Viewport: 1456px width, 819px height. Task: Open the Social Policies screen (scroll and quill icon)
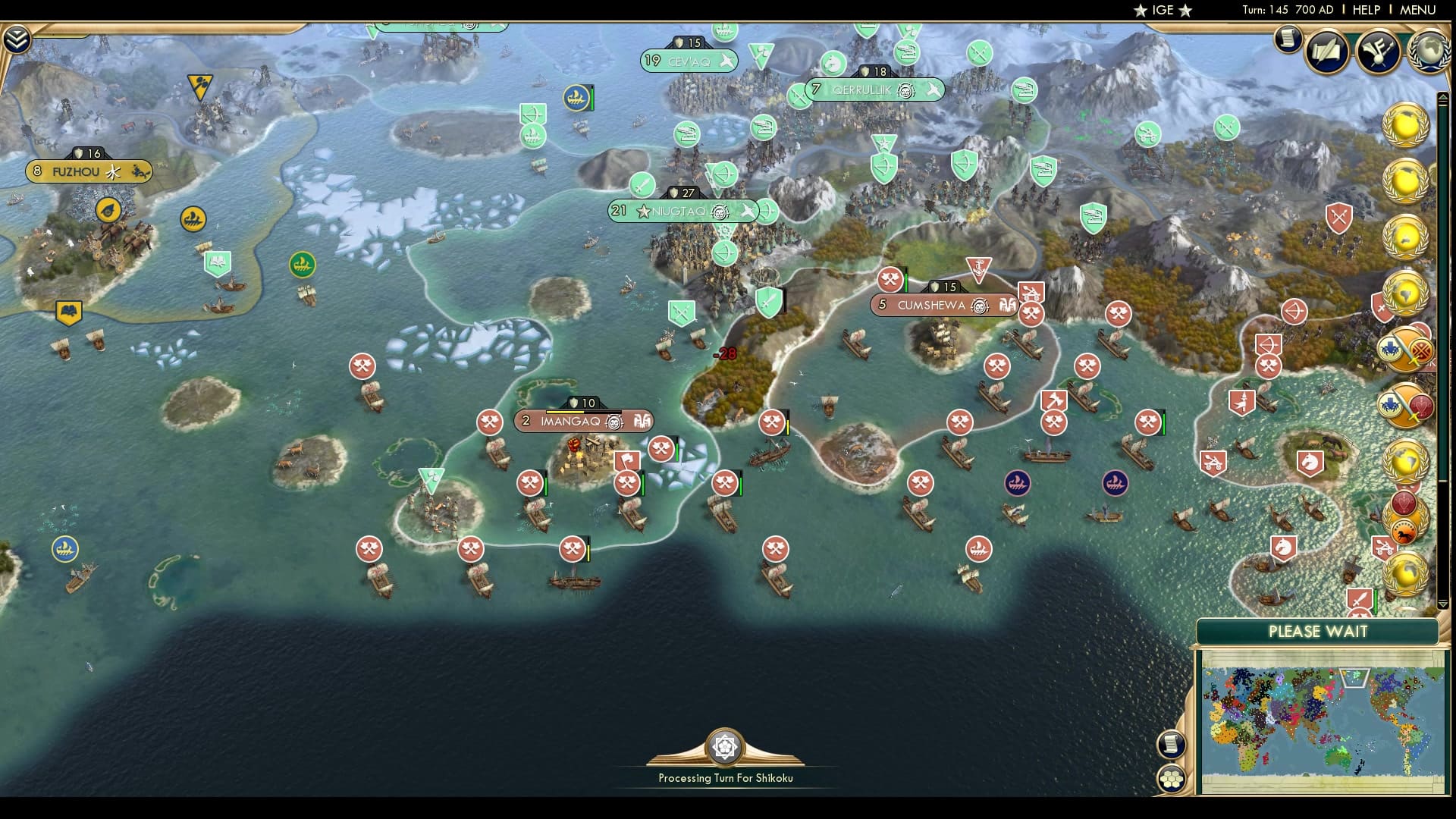[1325, 52]
